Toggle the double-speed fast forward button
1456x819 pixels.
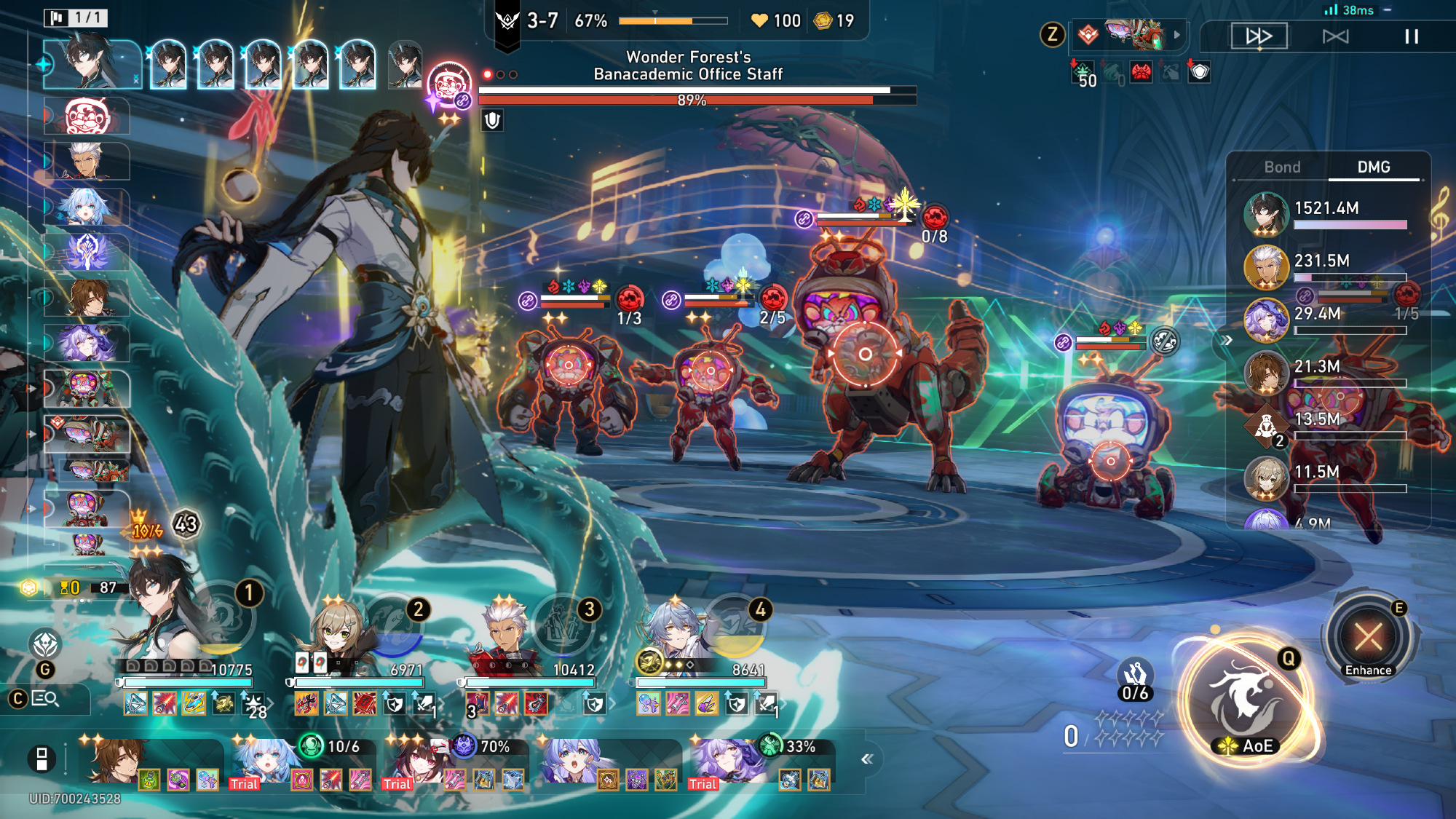1259,36
